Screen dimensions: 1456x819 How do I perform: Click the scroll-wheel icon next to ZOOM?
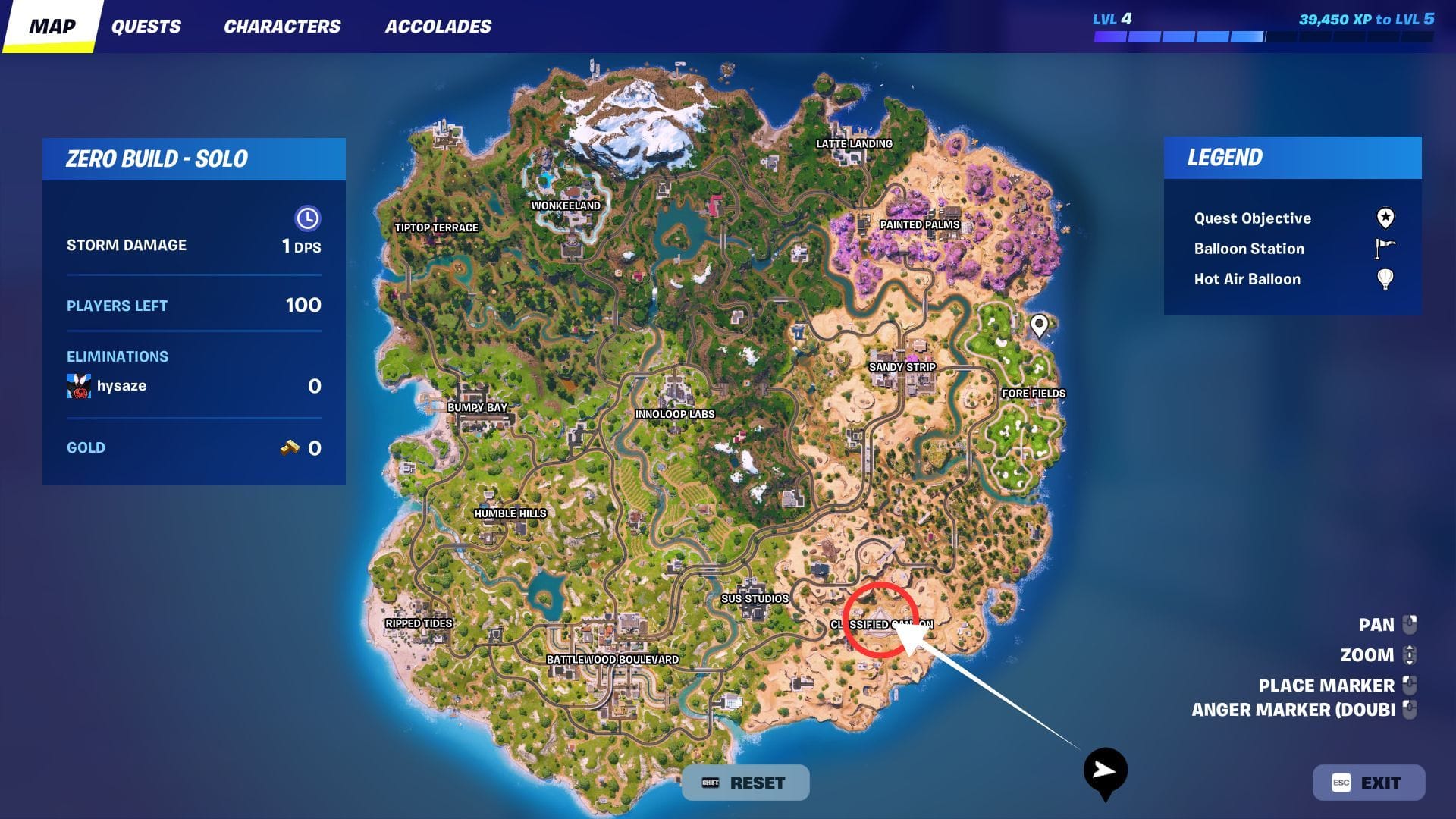click(x=1410, y=654)
